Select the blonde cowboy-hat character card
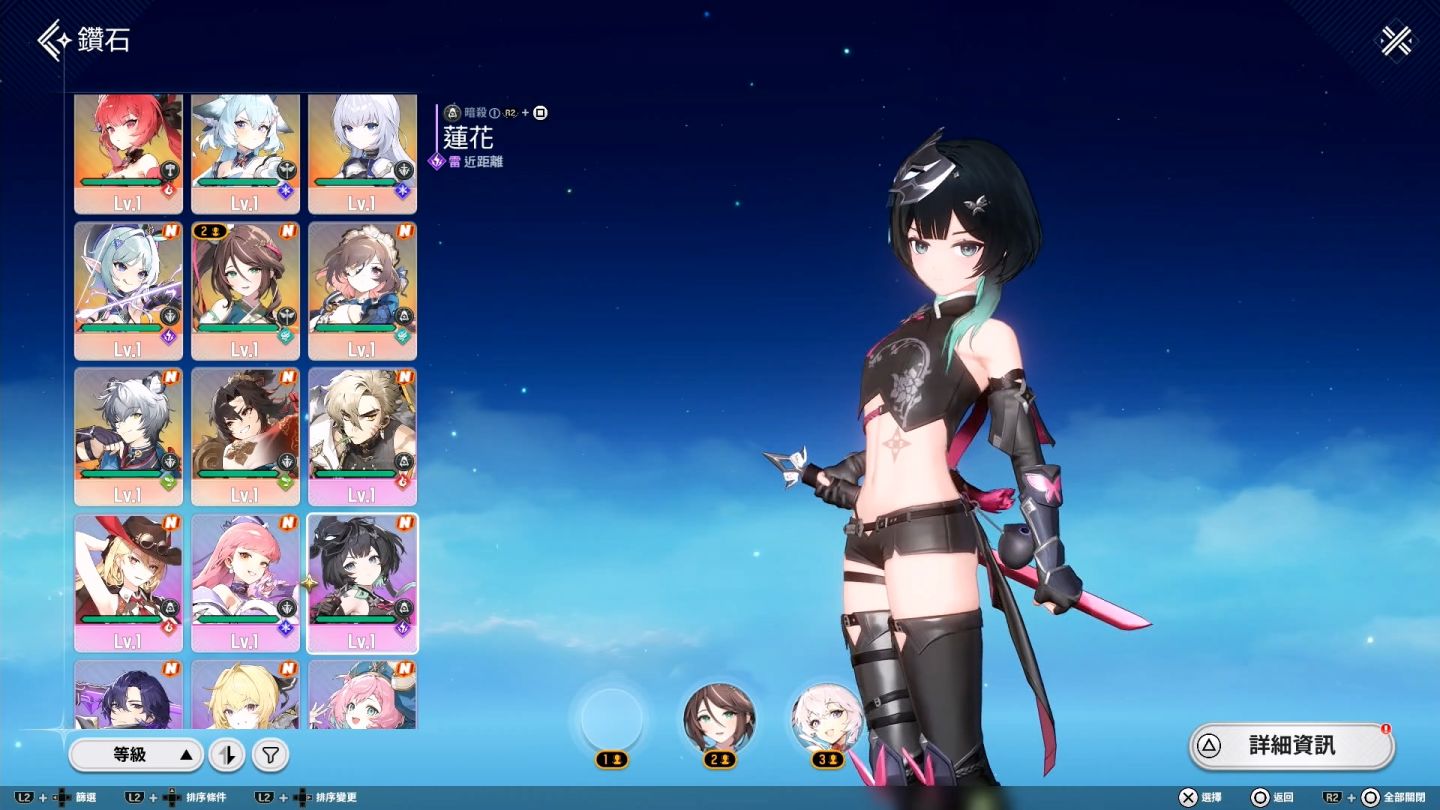1440x810 pixels. point(129,582)
